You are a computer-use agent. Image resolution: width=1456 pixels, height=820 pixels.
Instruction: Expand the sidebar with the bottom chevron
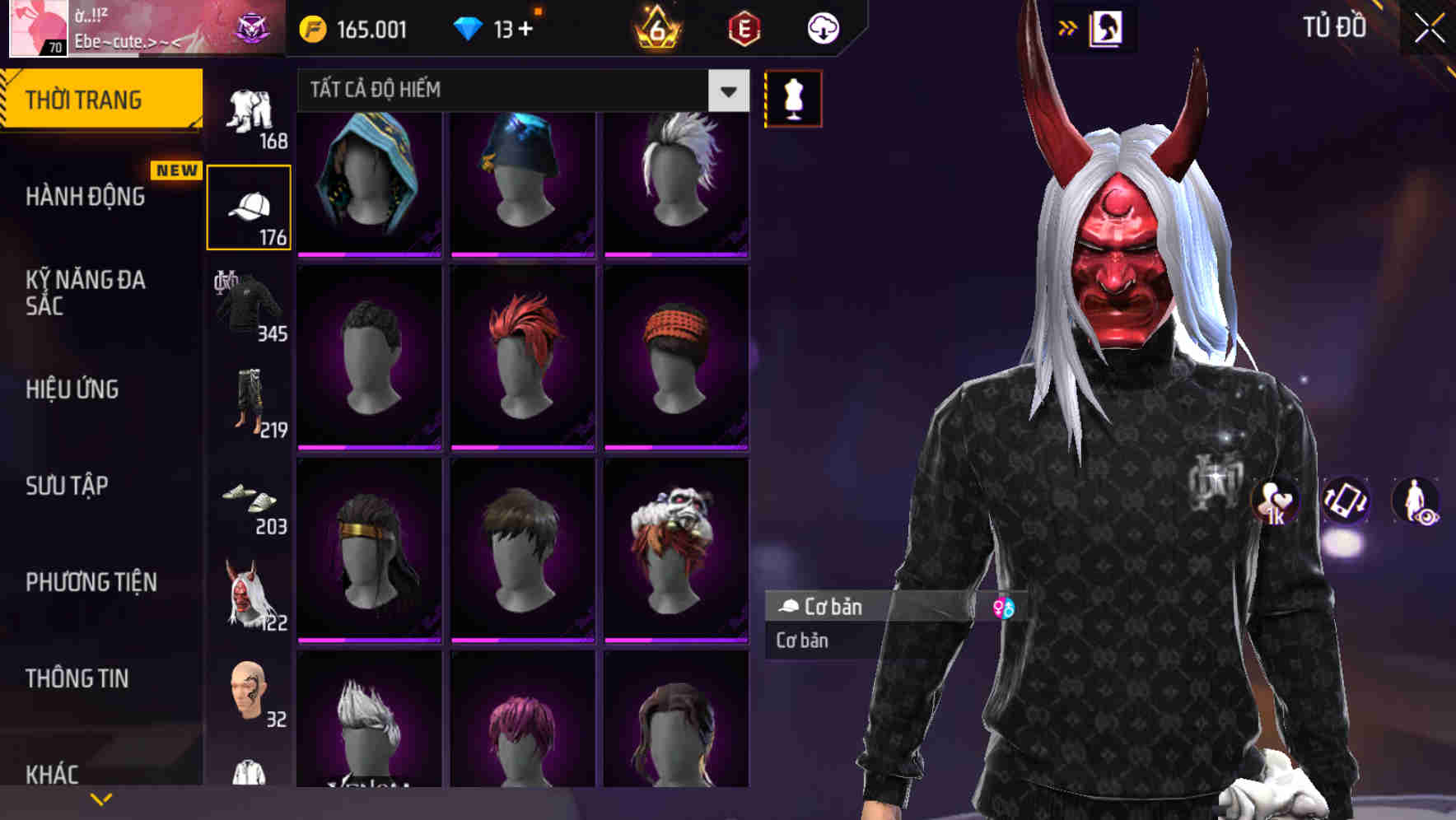[x=101, y=797]
